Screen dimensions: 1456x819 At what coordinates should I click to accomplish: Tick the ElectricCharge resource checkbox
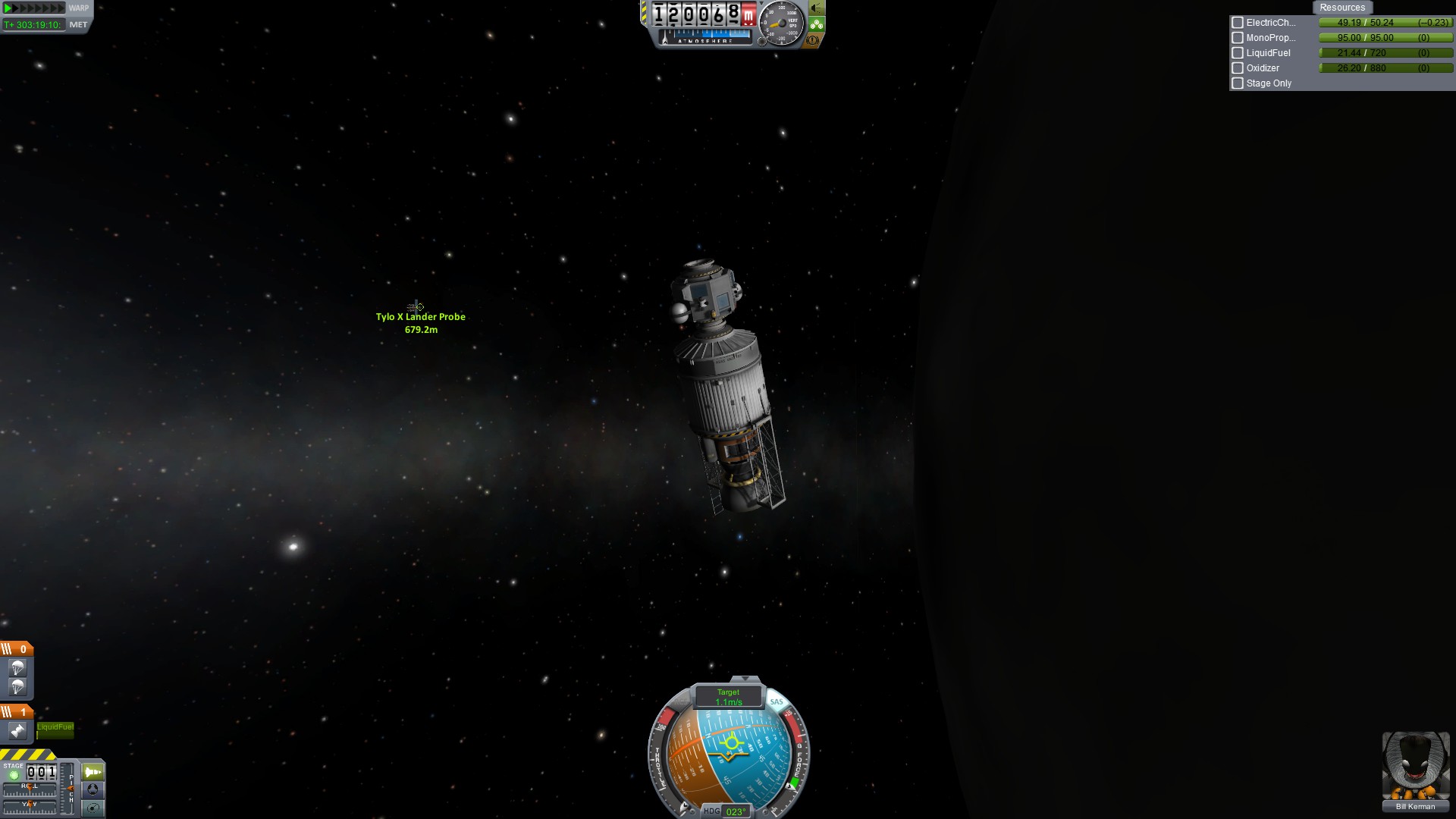click(1238, 23)
